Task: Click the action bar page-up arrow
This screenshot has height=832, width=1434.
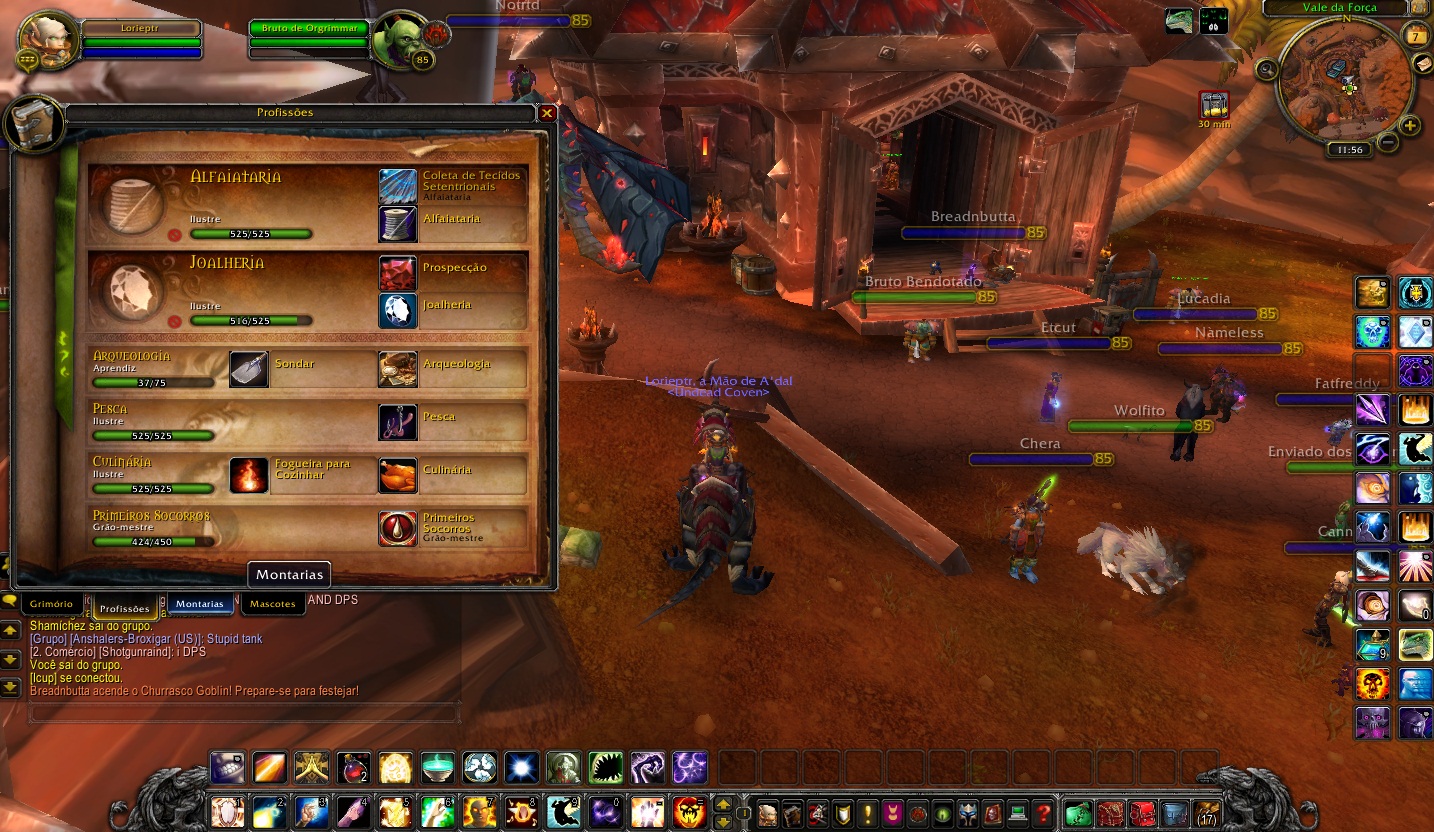Action: pos(723,803)
